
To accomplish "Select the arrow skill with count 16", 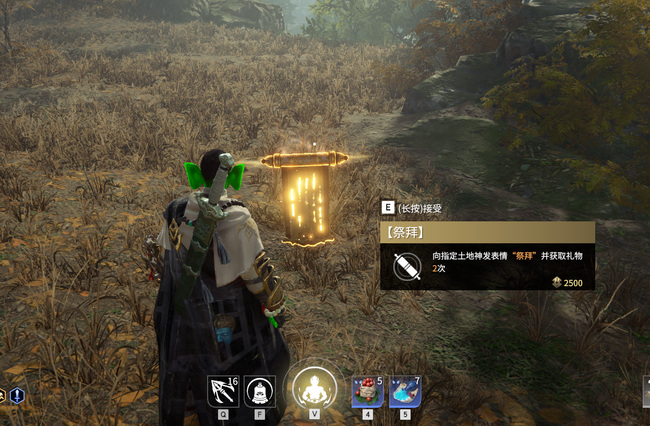I will (x=223, y=391).
